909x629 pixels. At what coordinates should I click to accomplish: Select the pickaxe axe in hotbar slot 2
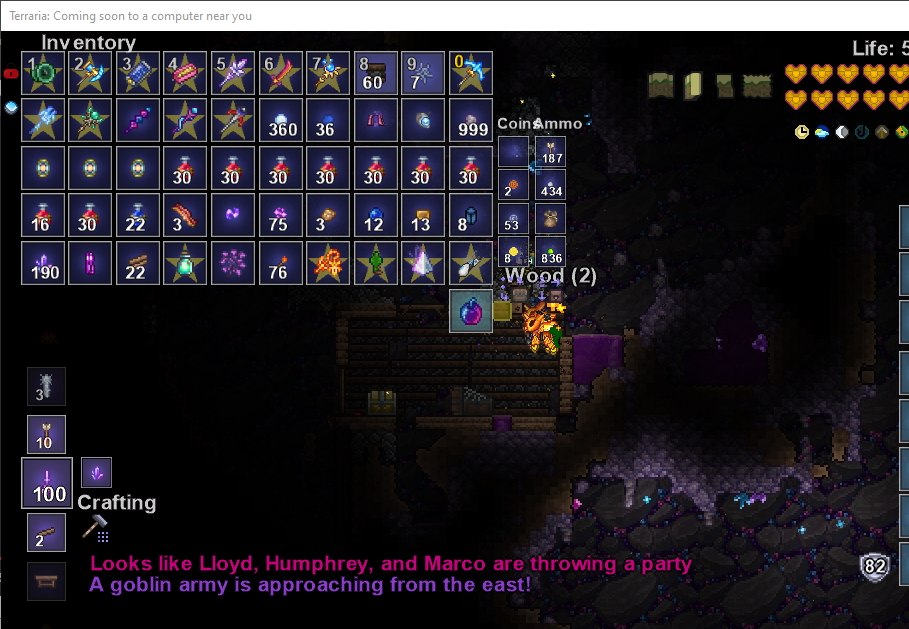point(91,73)
